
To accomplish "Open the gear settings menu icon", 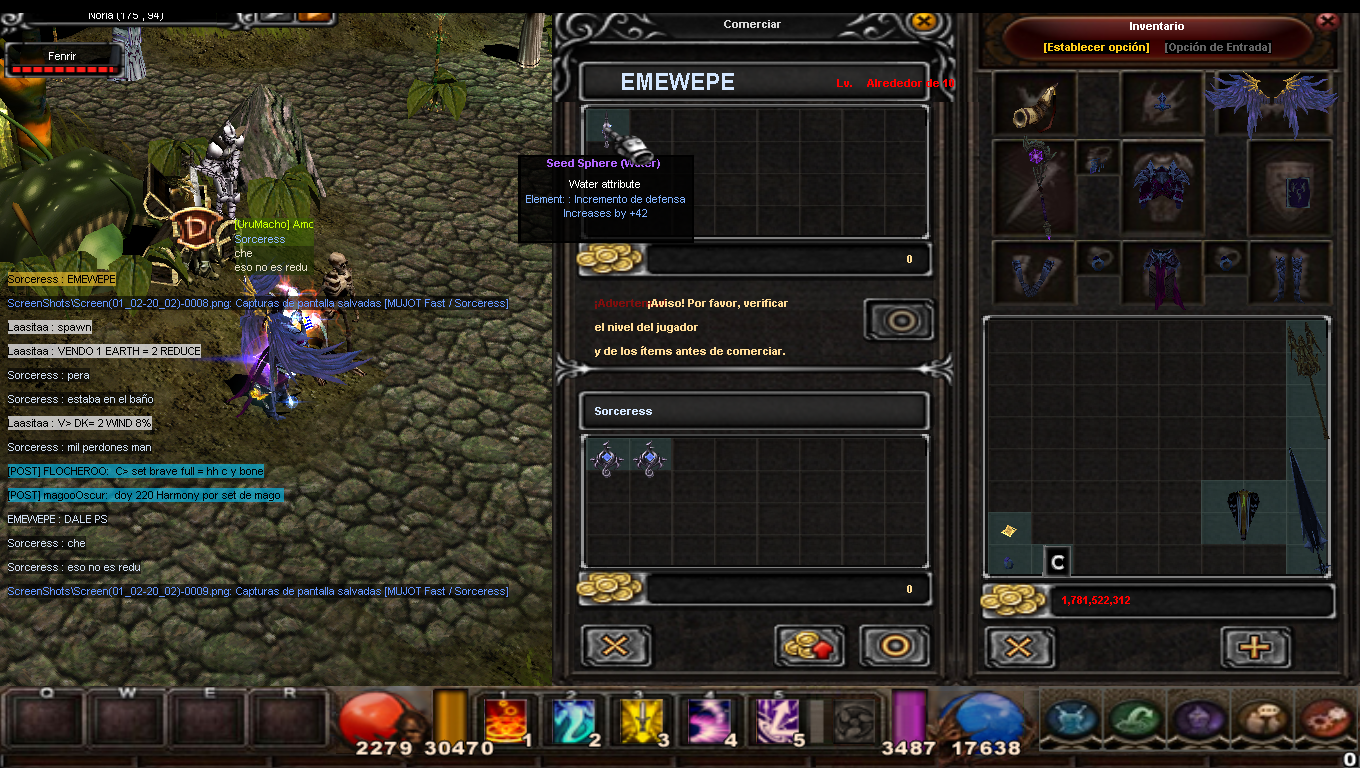I will (1326, 719).
